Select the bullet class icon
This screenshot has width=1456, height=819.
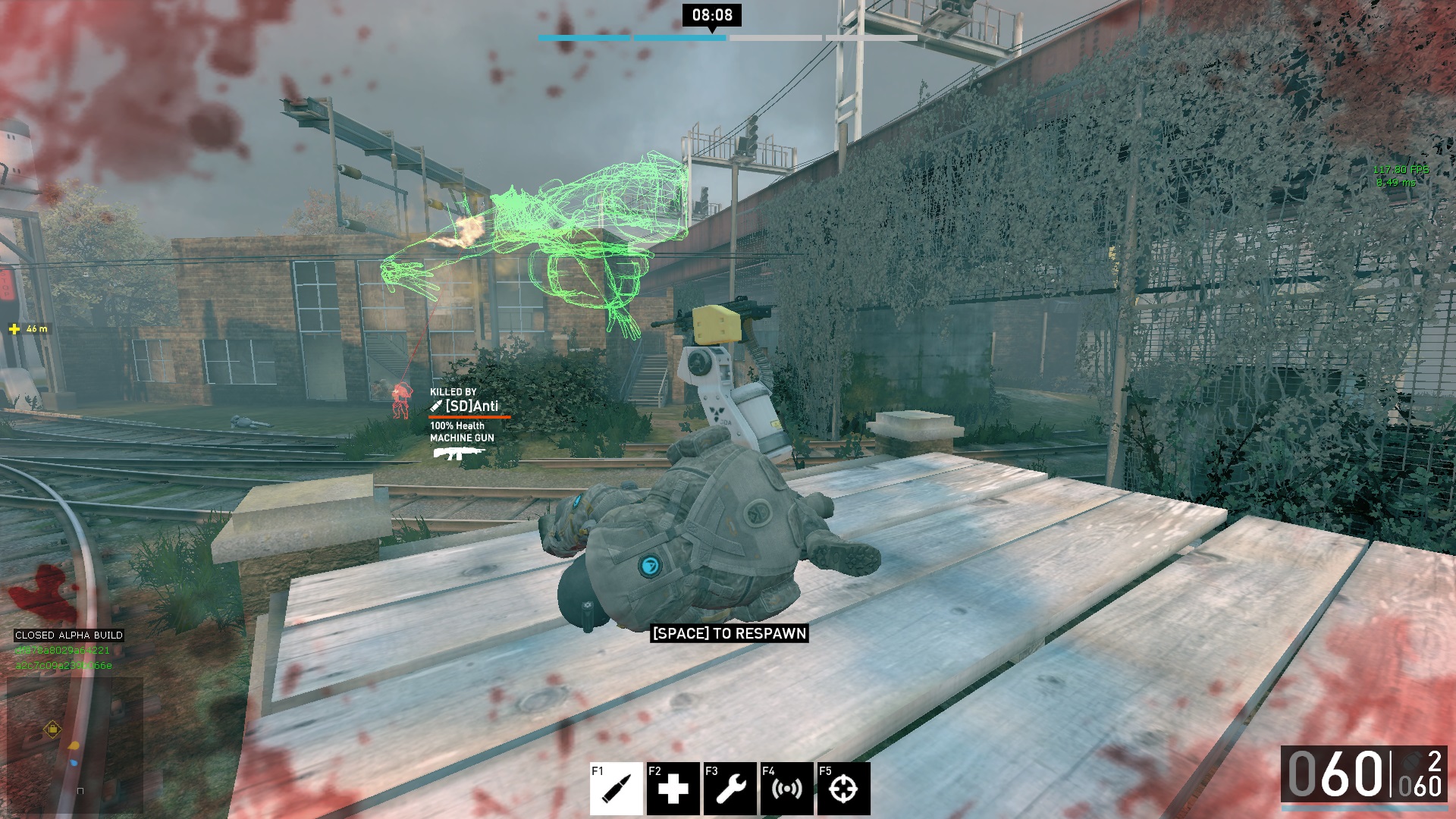[x=617, y=789]
